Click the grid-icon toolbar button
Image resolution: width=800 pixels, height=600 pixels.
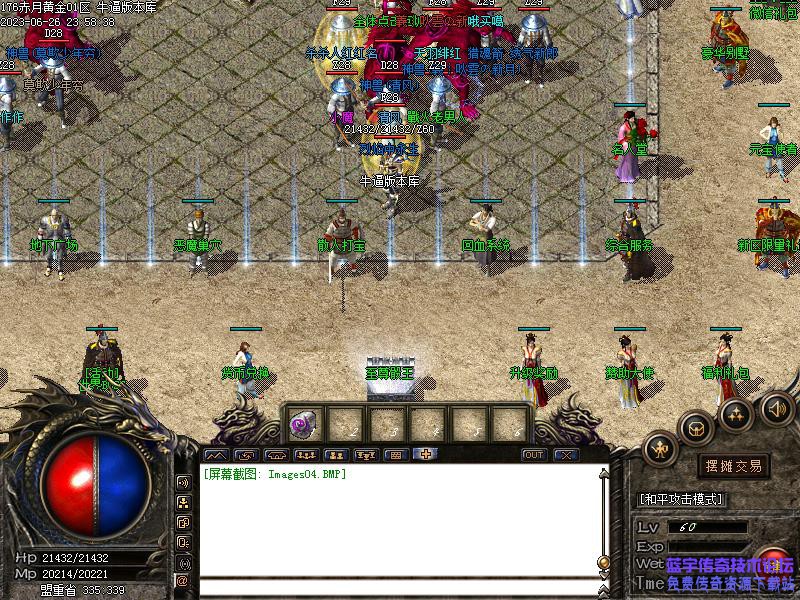point(395,455)
